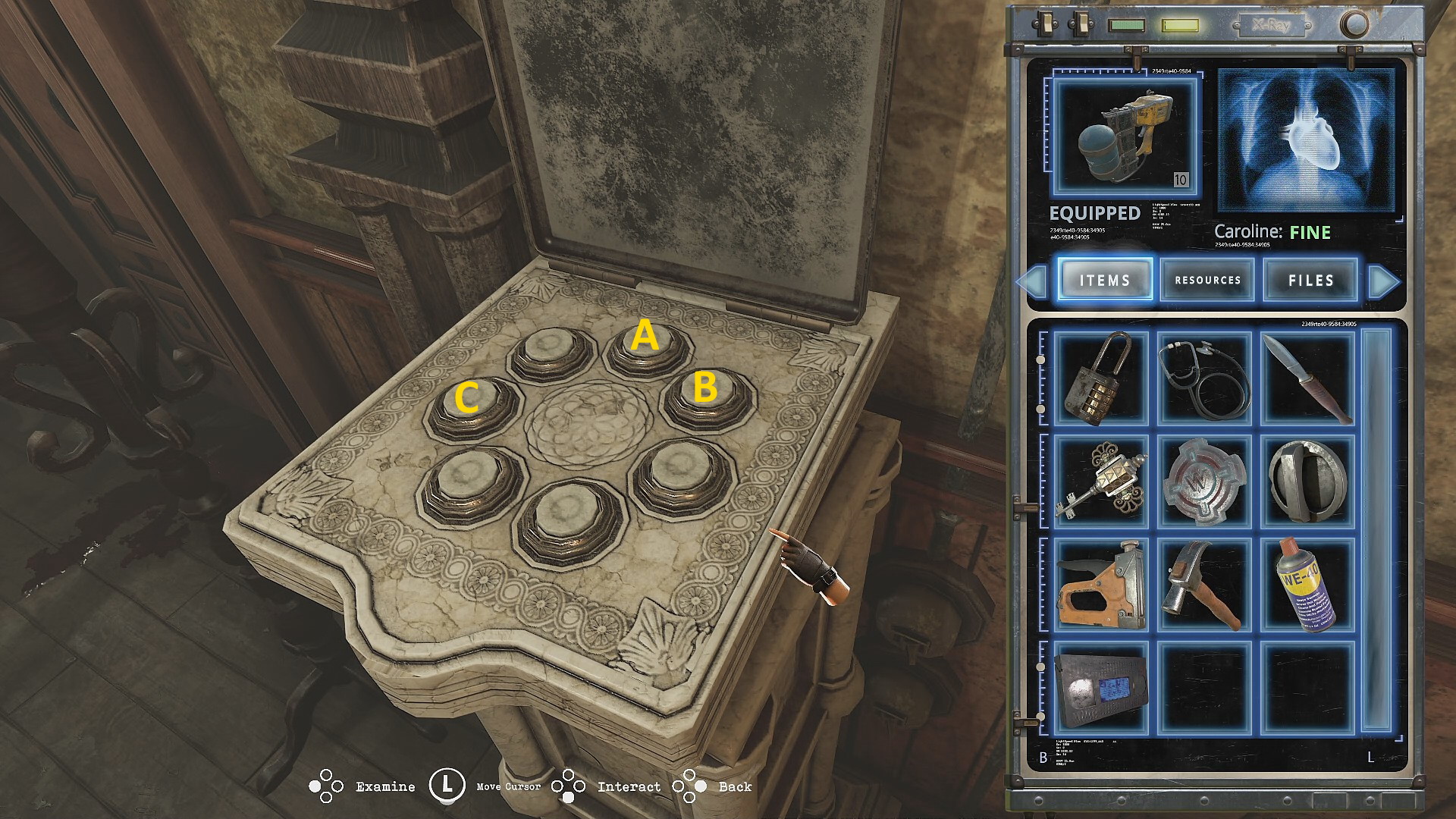
Task: Click the left arrow beside the tabs
Action: pyautogui.click(x=1032, y=281)
